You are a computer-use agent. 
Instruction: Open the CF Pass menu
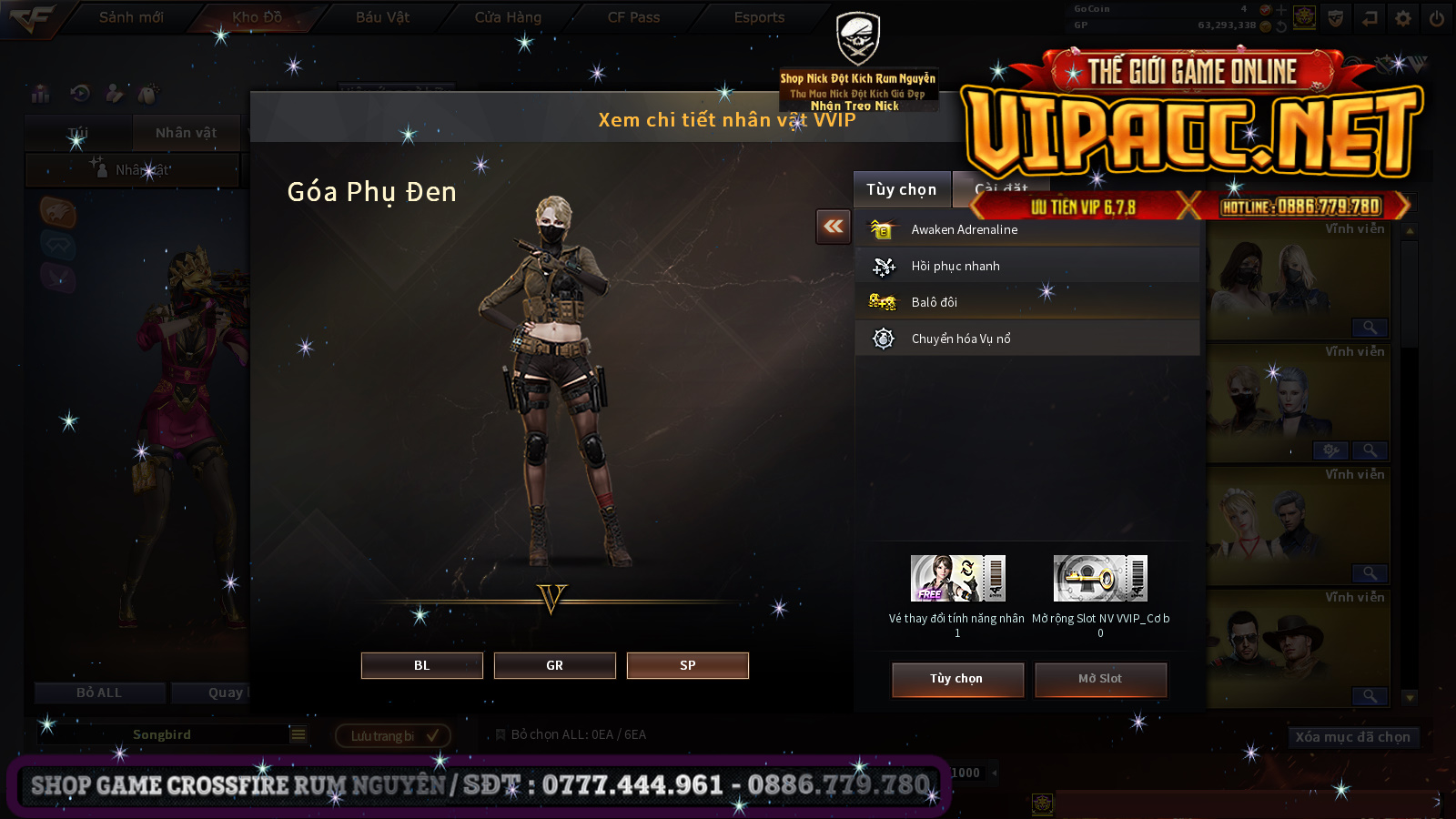point(633,17)
